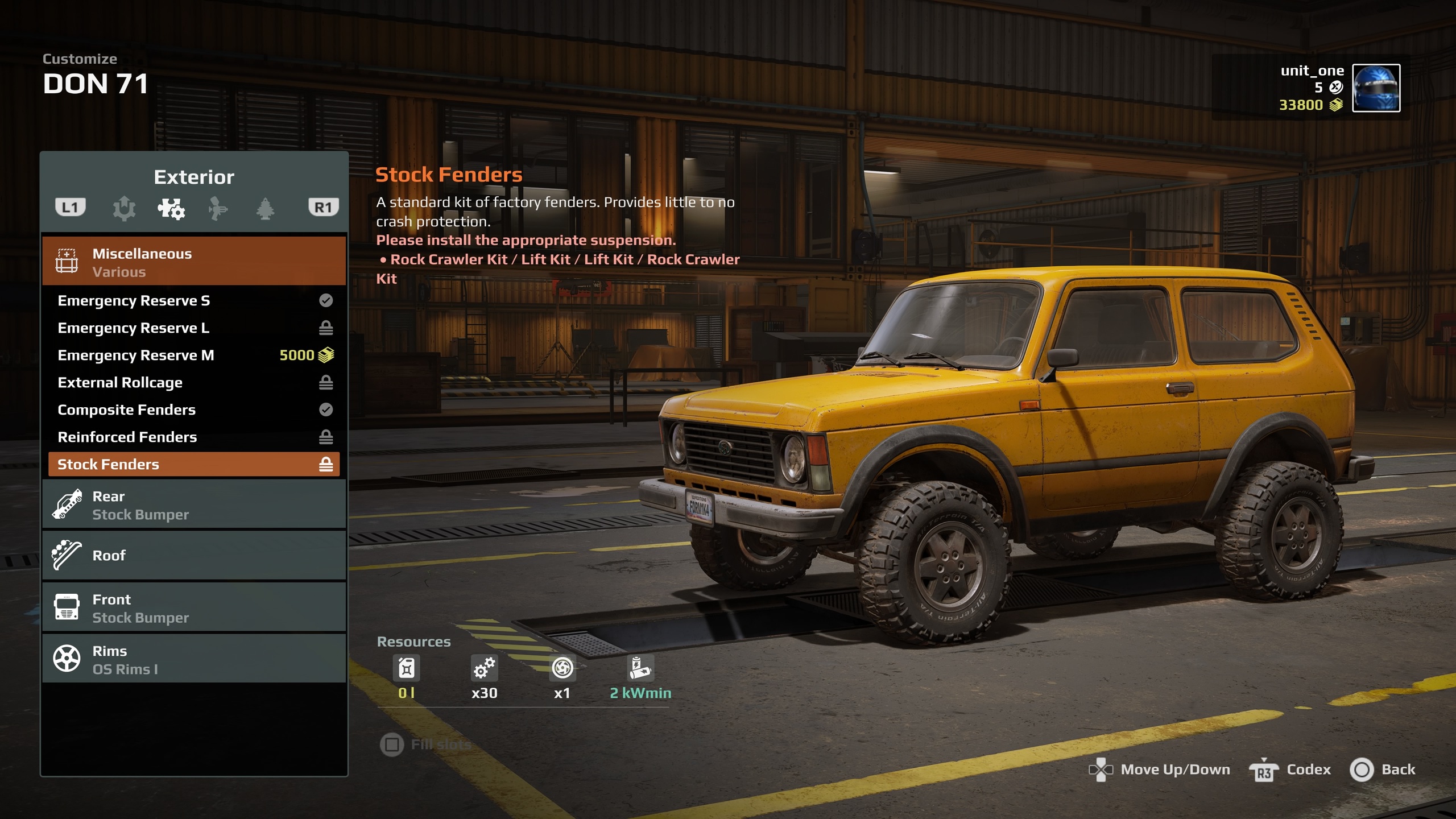Open the Front Stock Bumper category
1456x819 pixels.
(x=193, y=607)
